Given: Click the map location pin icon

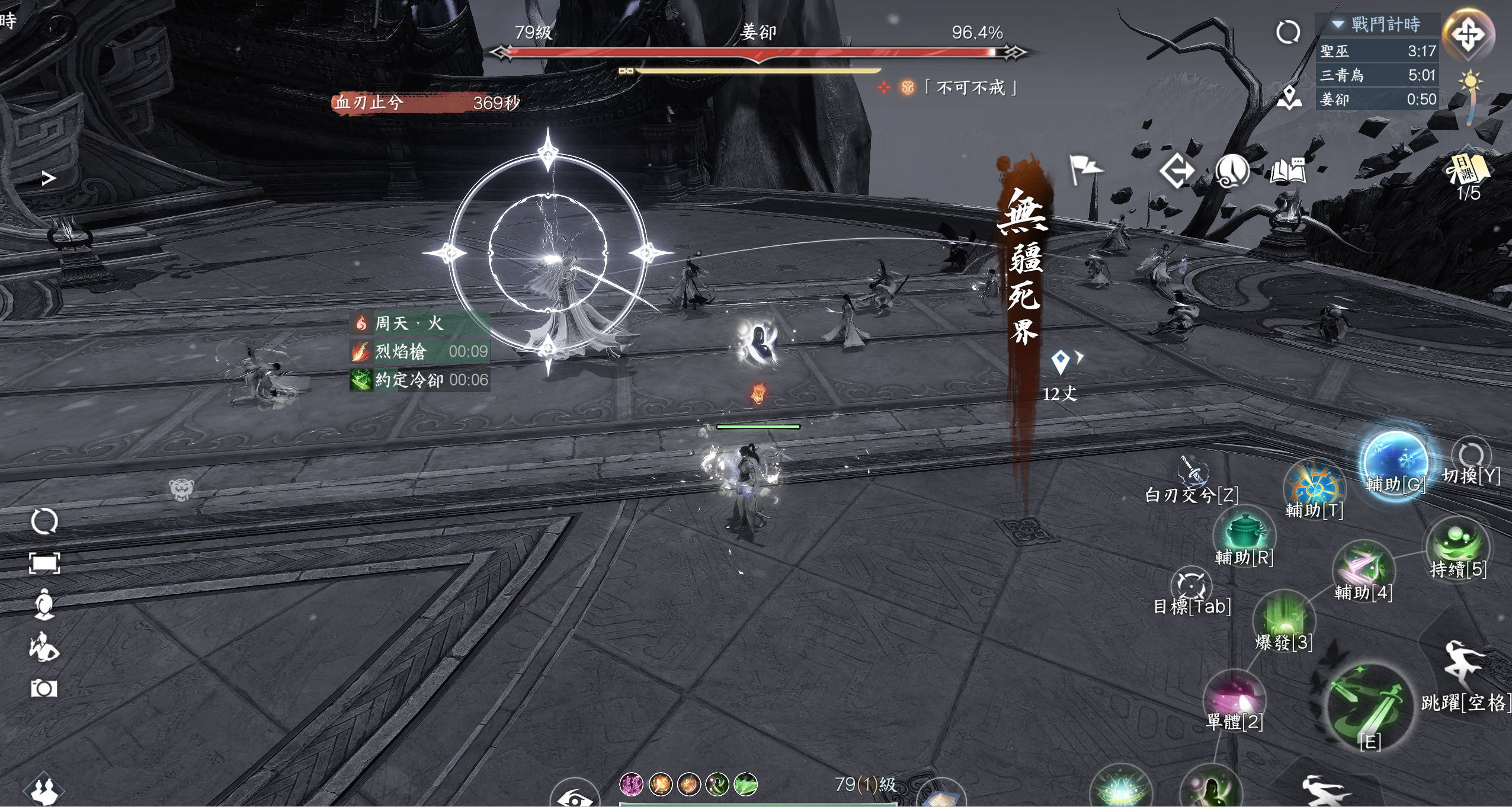Looking at the screenshot, I should tap(1289, 98).
